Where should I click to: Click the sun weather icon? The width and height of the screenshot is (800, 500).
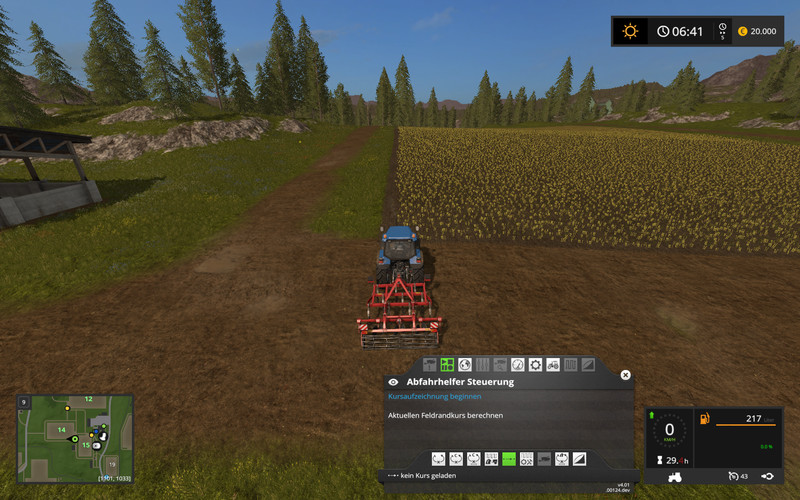point(630,31)
